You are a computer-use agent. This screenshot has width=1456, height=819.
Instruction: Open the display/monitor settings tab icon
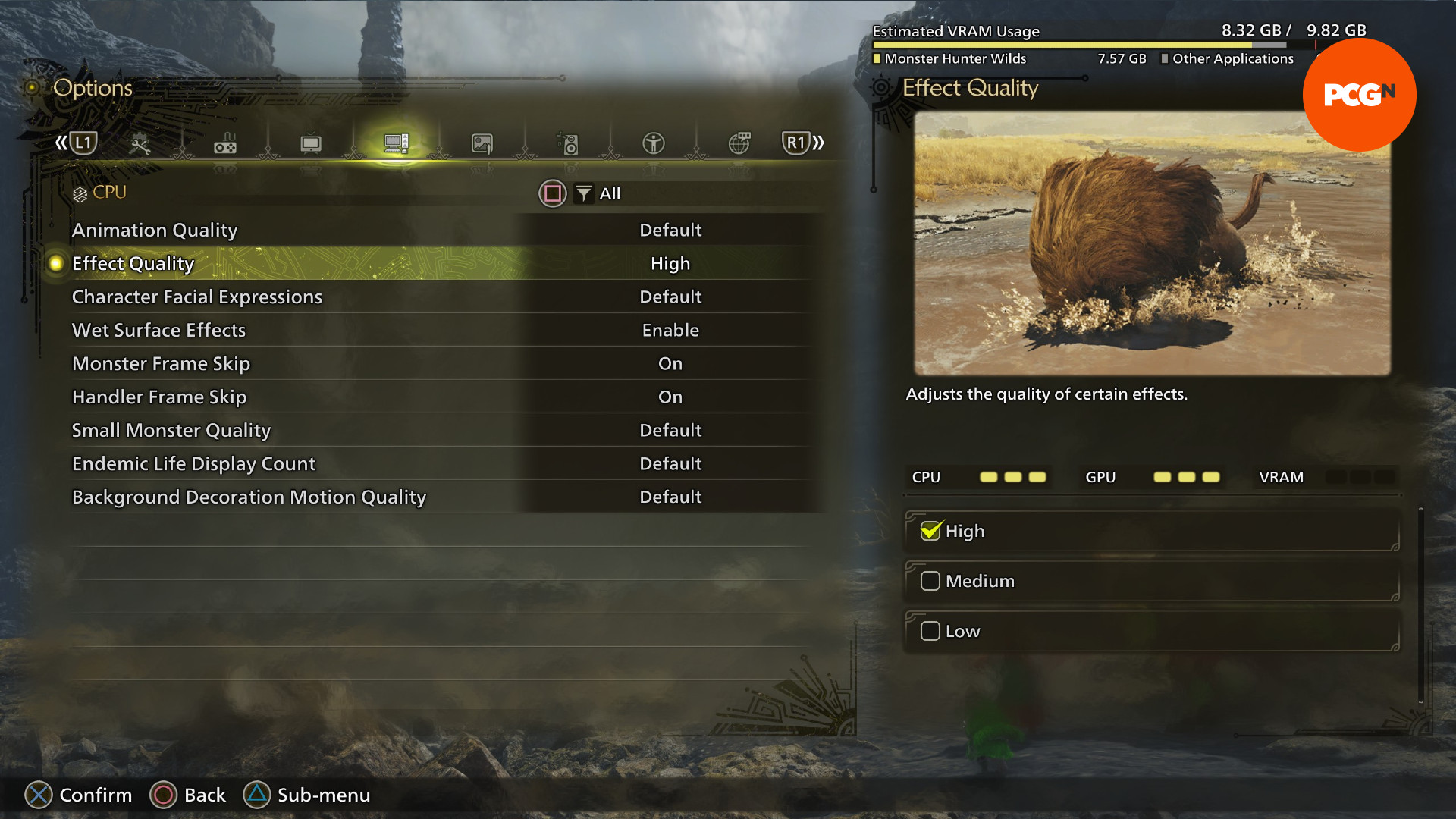[x=310, y=143]
